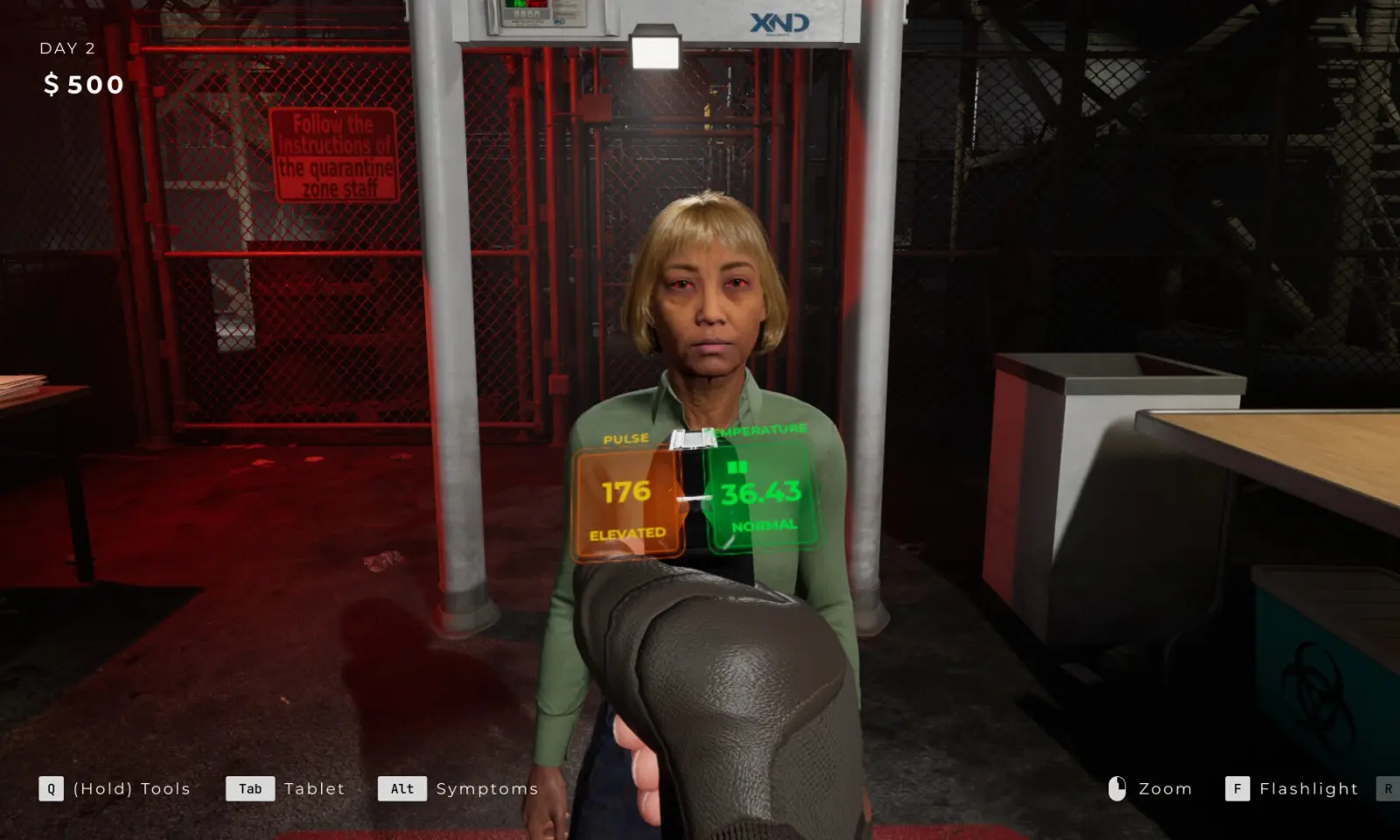Image resolution: width=1400 pixels, height=840 pixels.
Task: Open the Symptoms overlay
Action: pos(486,788)
